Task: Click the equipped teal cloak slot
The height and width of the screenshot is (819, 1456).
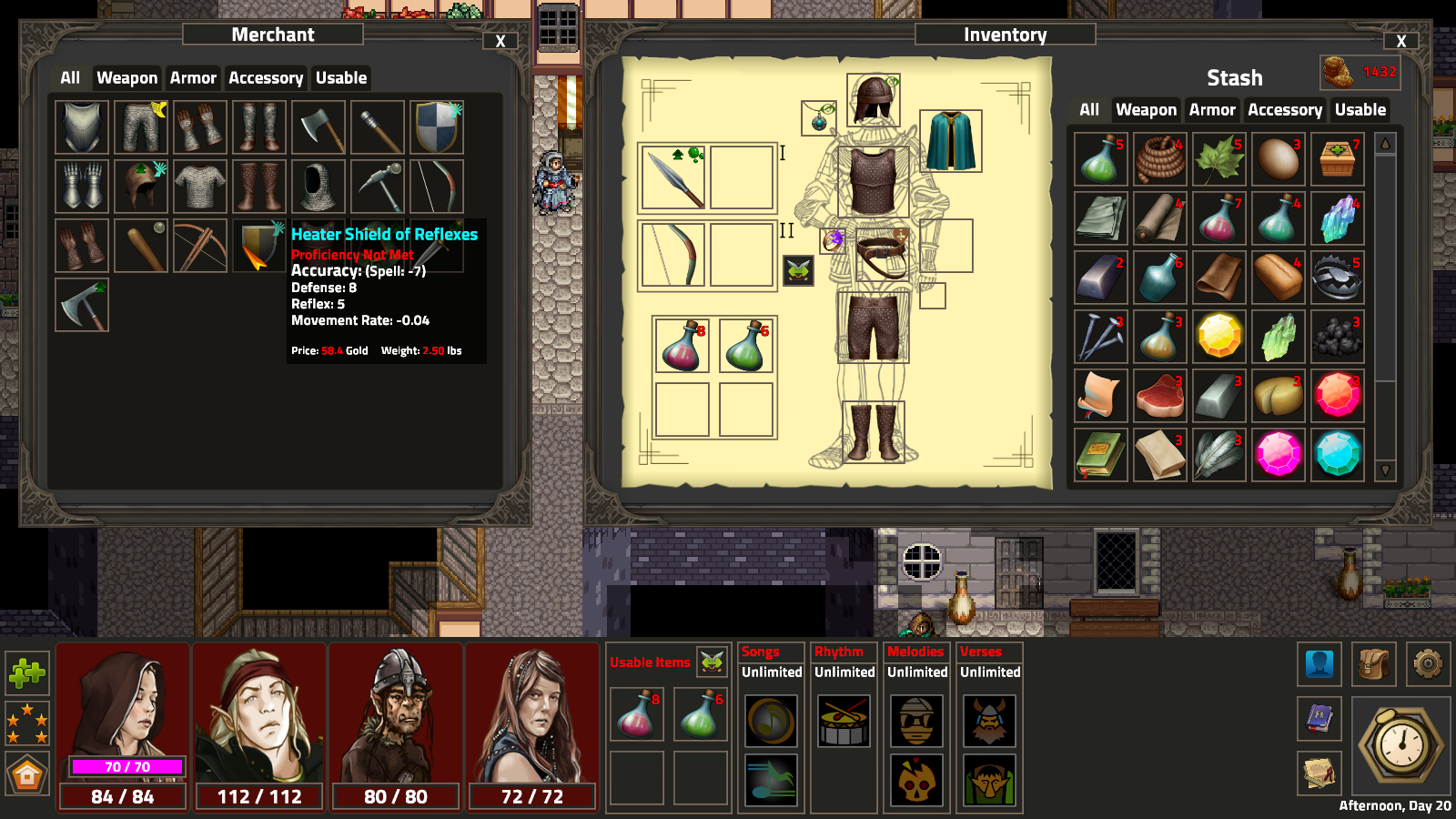Action: click(x=951, y=141)
